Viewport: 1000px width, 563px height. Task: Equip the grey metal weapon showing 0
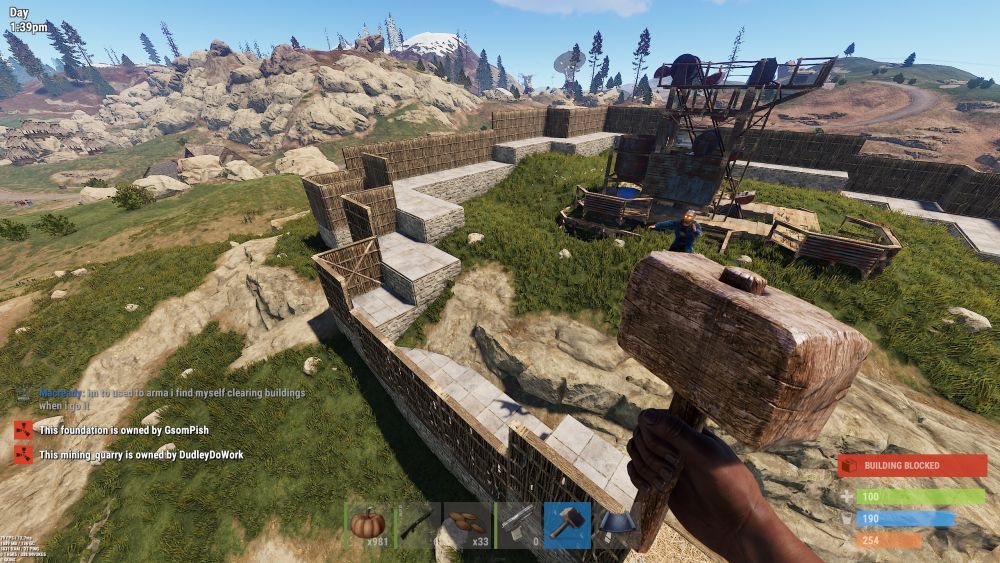click(x=517, y=525)
